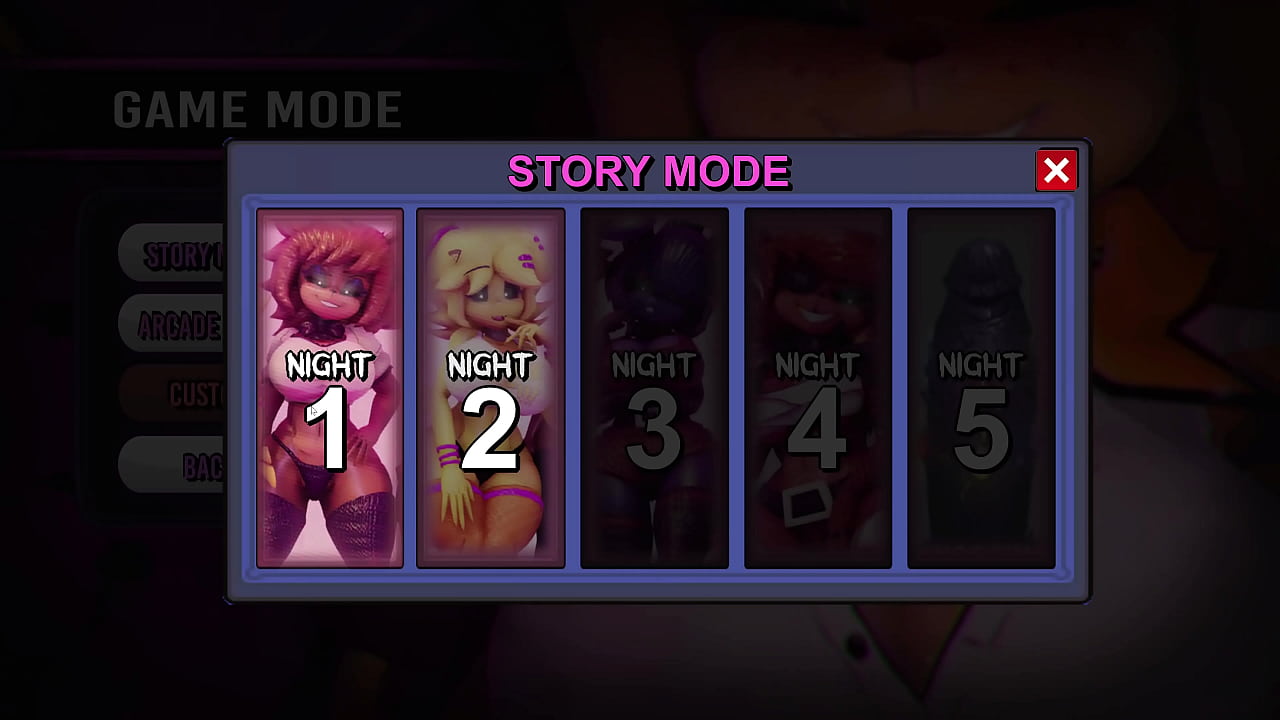Click the Night 2 number label

(x=490, y=430)
